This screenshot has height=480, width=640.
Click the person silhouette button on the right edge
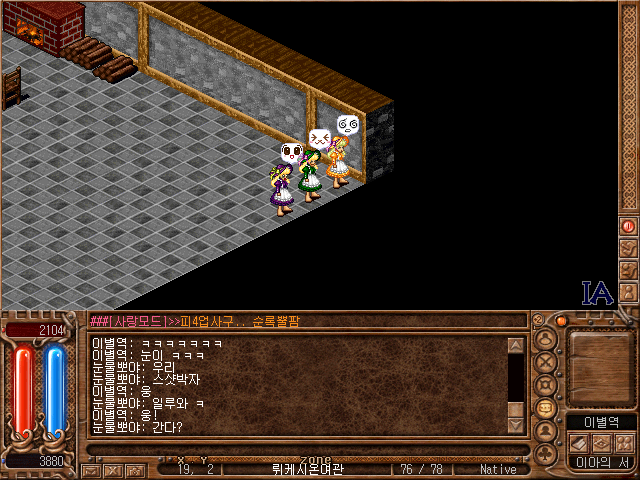[x=628, y=292]
